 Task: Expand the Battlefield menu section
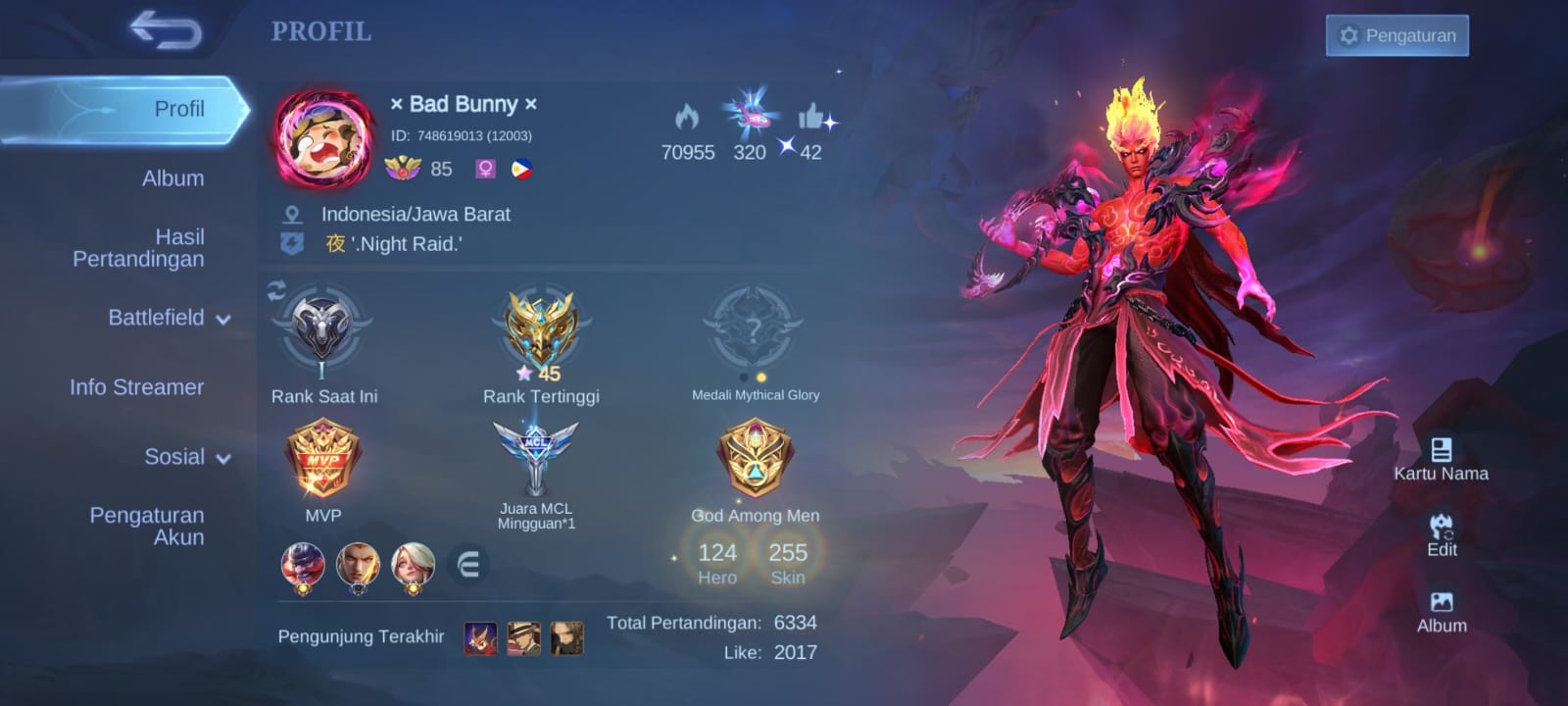[x=169, y=318]
